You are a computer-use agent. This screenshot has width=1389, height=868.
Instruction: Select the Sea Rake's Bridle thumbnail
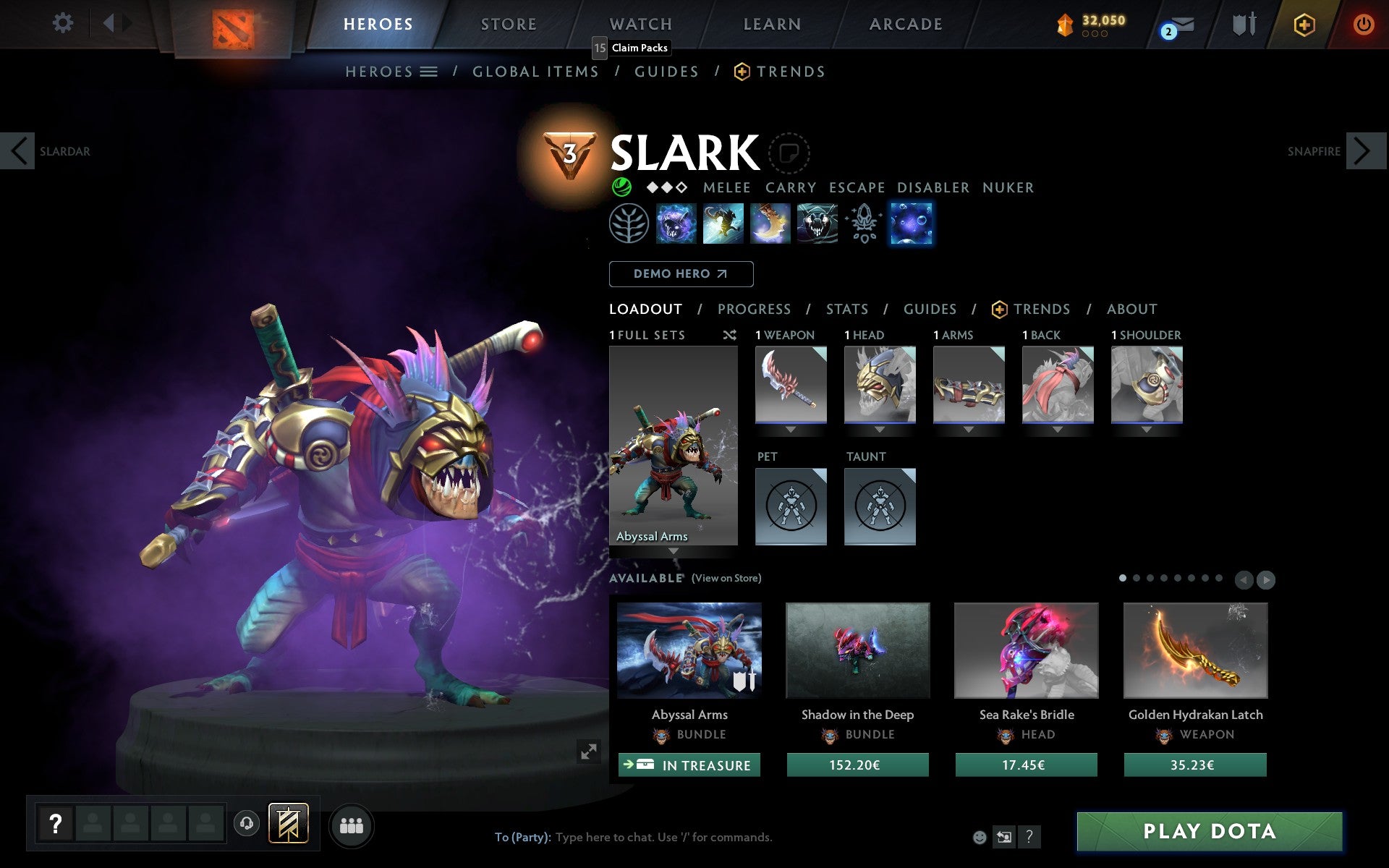click(x=1026, y=651)
